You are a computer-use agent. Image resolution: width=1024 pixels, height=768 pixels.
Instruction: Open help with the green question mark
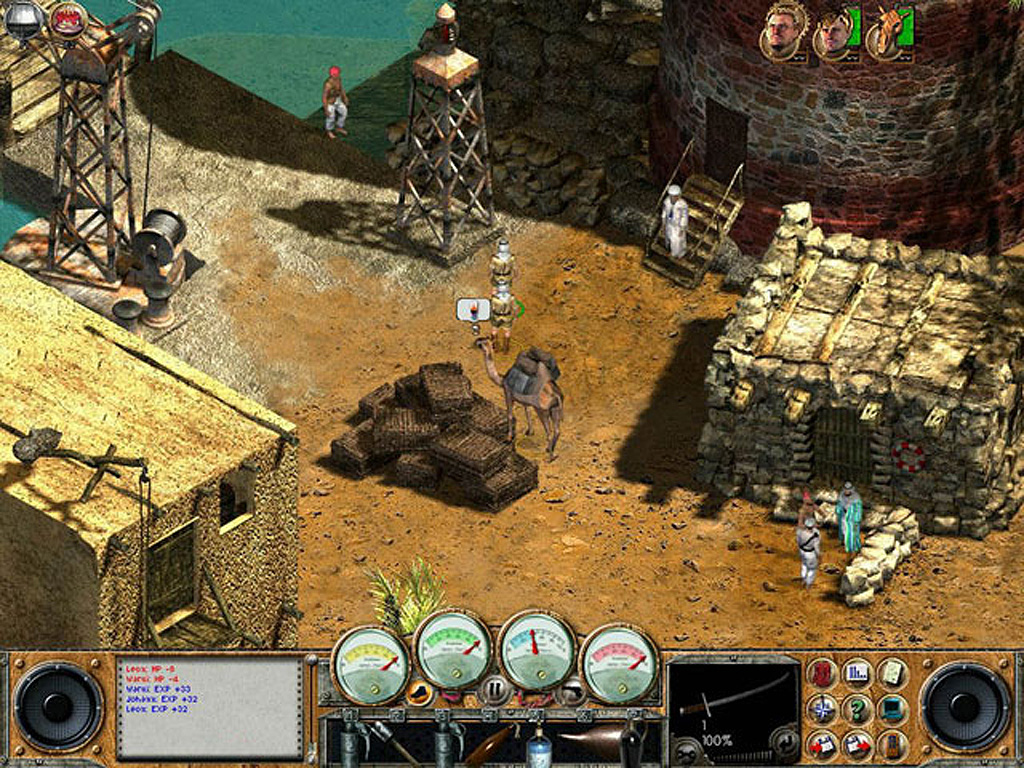pos(857,709)
